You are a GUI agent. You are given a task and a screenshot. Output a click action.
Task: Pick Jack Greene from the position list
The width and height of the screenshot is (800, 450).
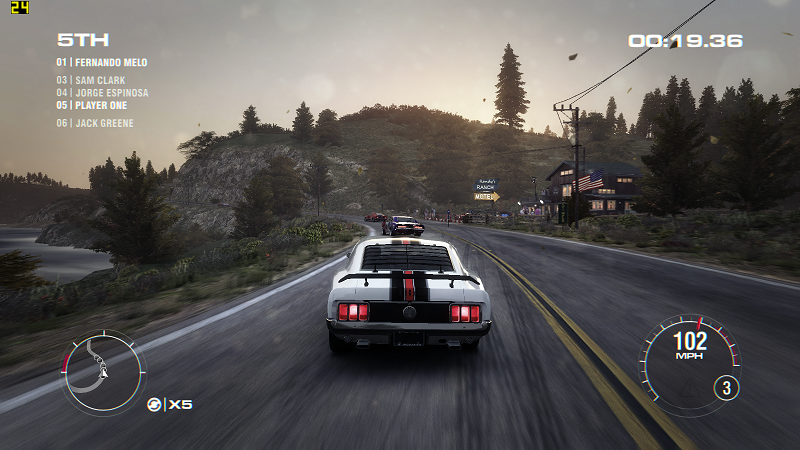coord(95,124)
